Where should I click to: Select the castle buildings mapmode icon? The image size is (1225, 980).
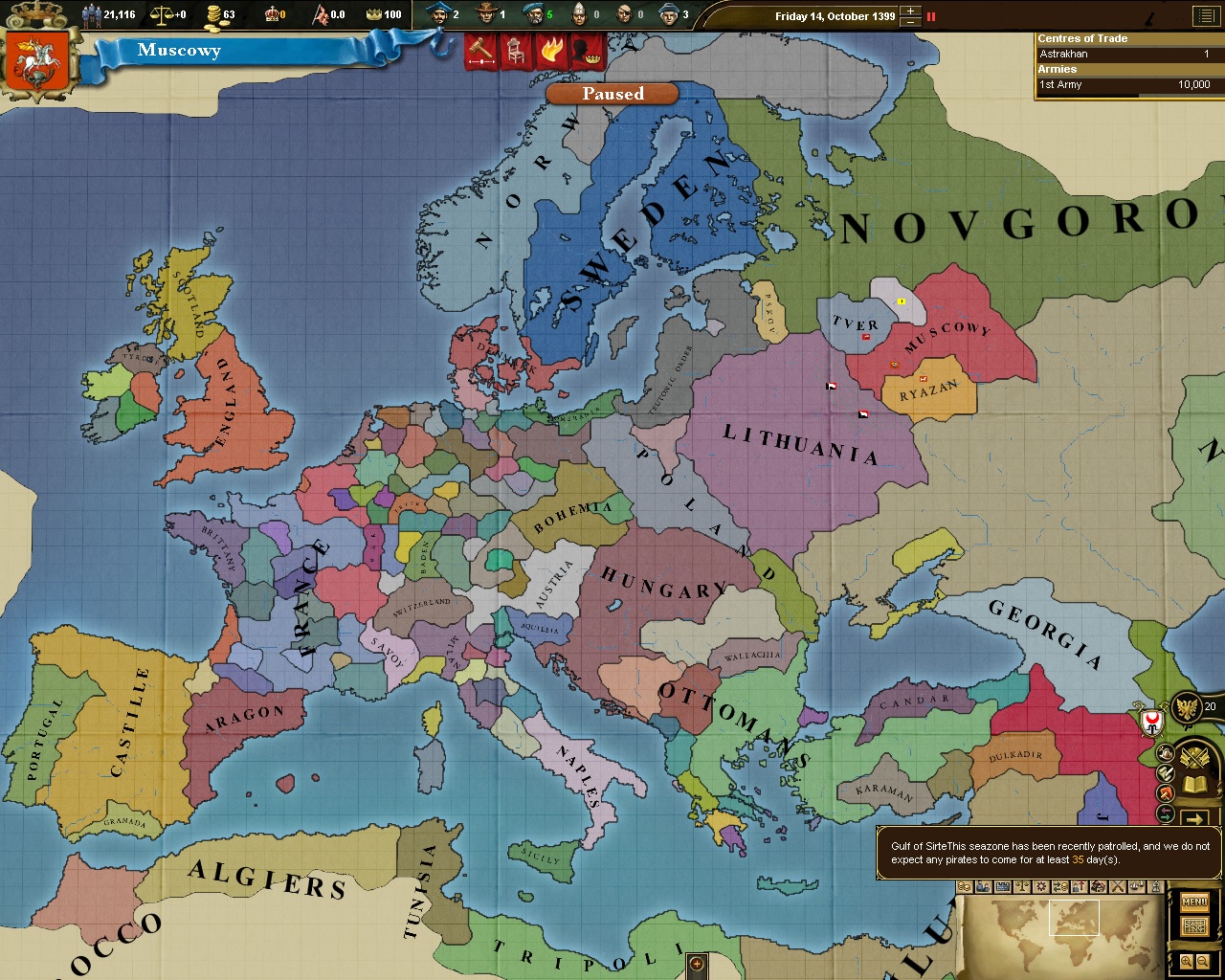click(1002, 887)
